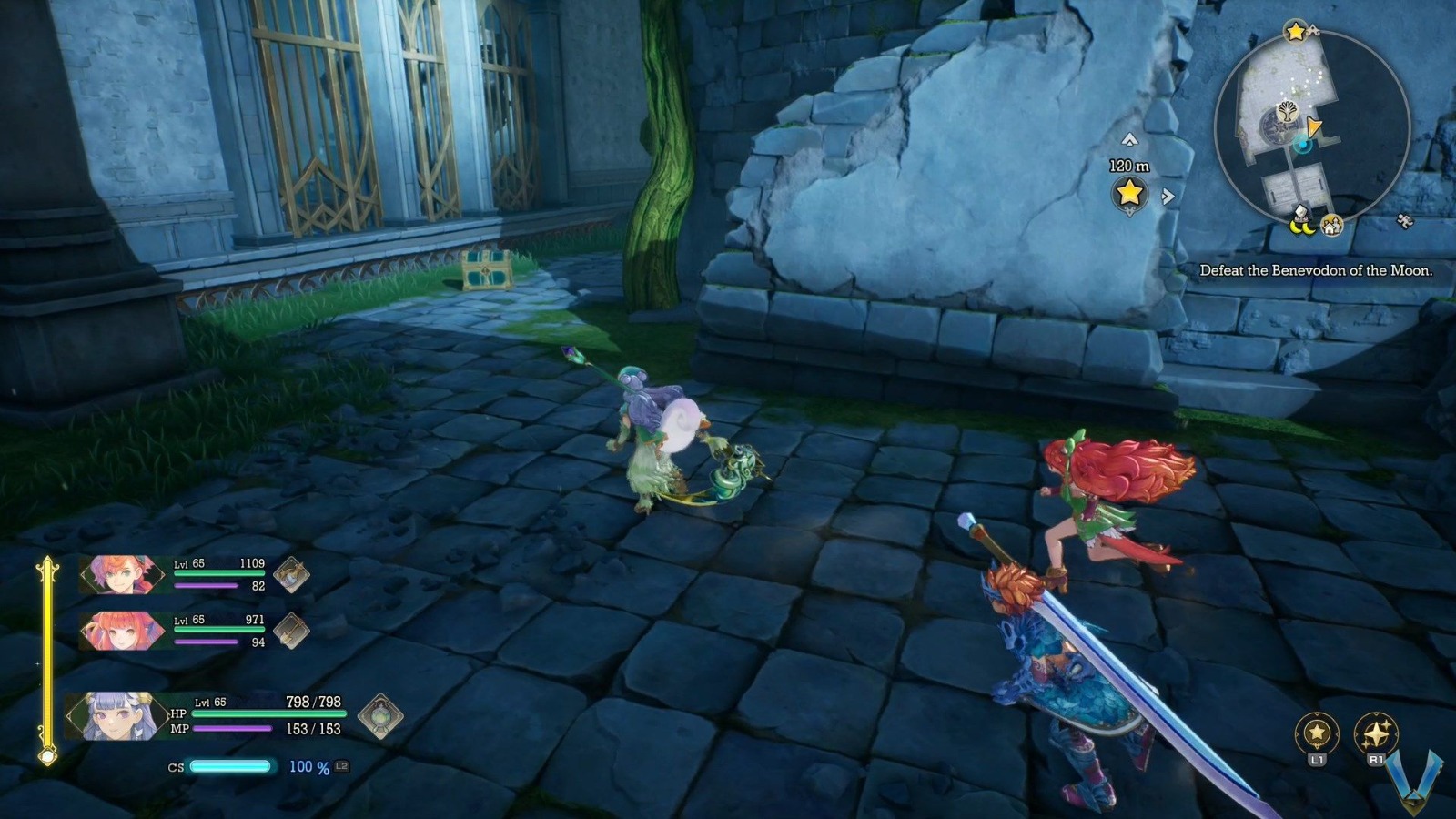Viewport: 1456px width, 819px height.
Task: Click the village house icon under the minimap
Action: 1332,225
